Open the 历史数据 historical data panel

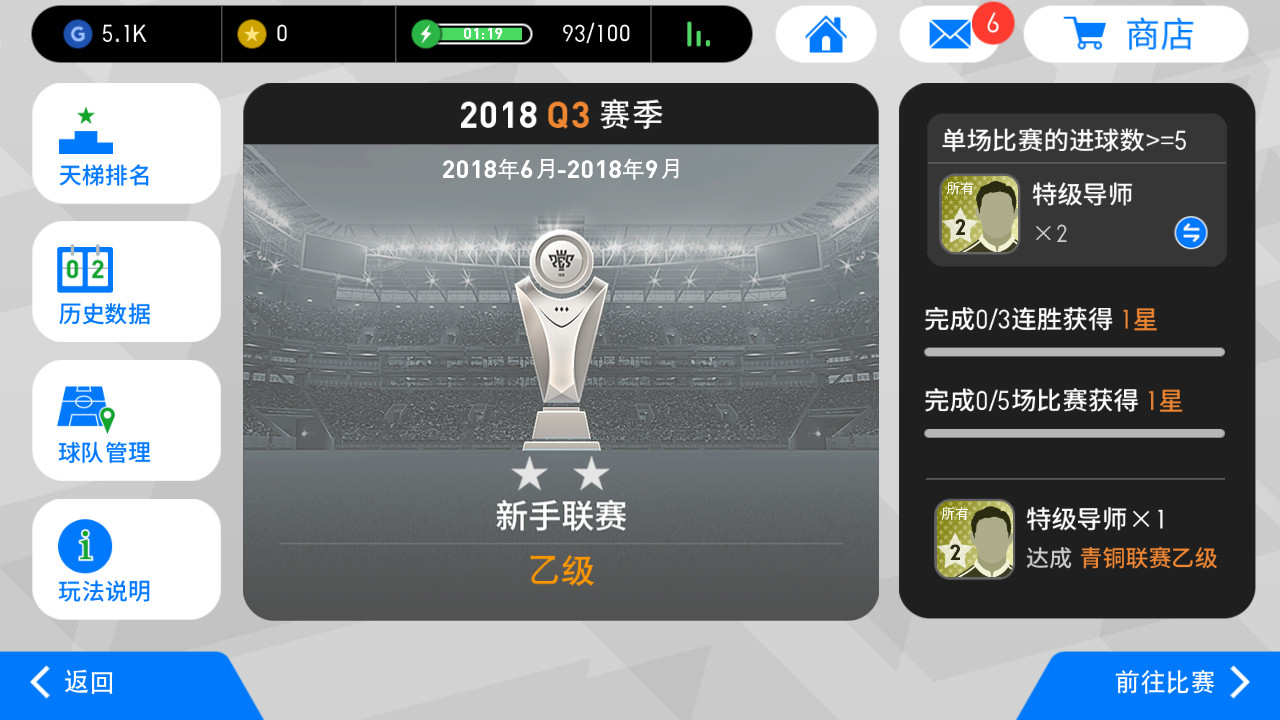[x=126, y=282]
